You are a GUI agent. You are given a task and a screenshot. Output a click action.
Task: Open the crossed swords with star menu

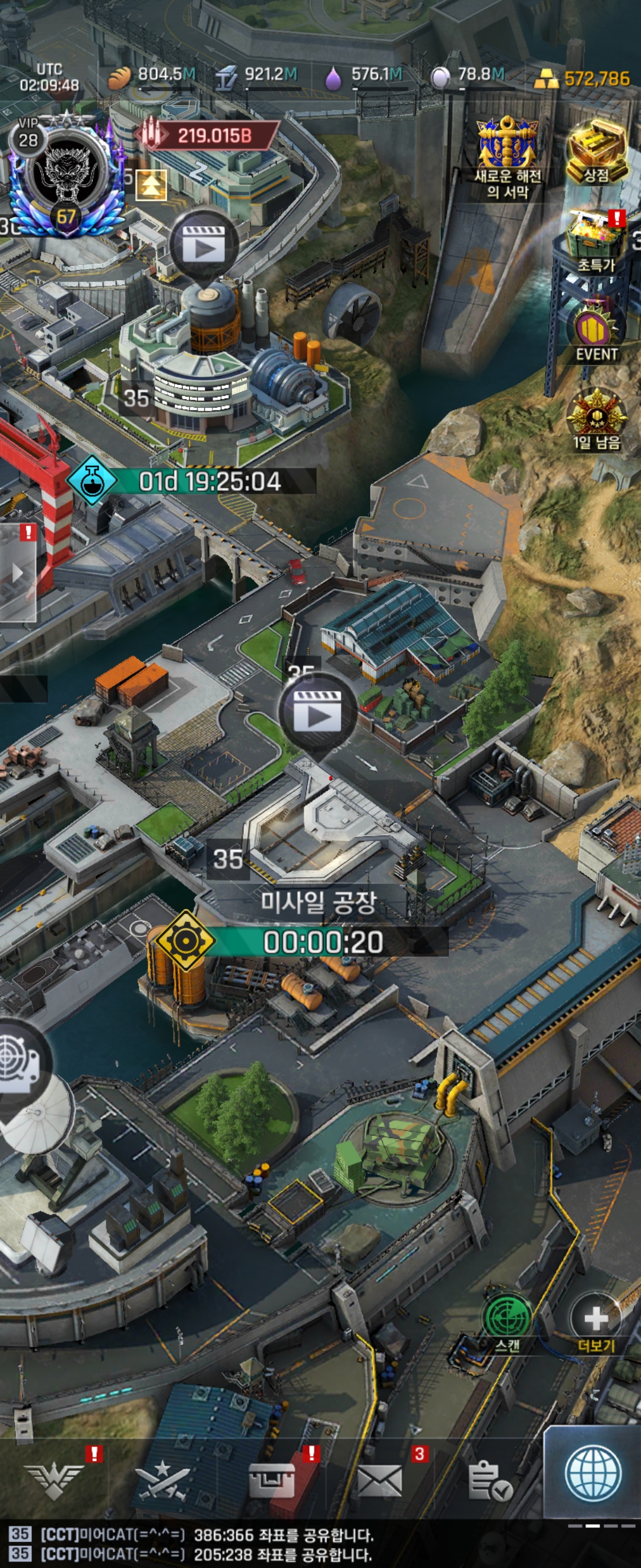[x=162, y=1480]
